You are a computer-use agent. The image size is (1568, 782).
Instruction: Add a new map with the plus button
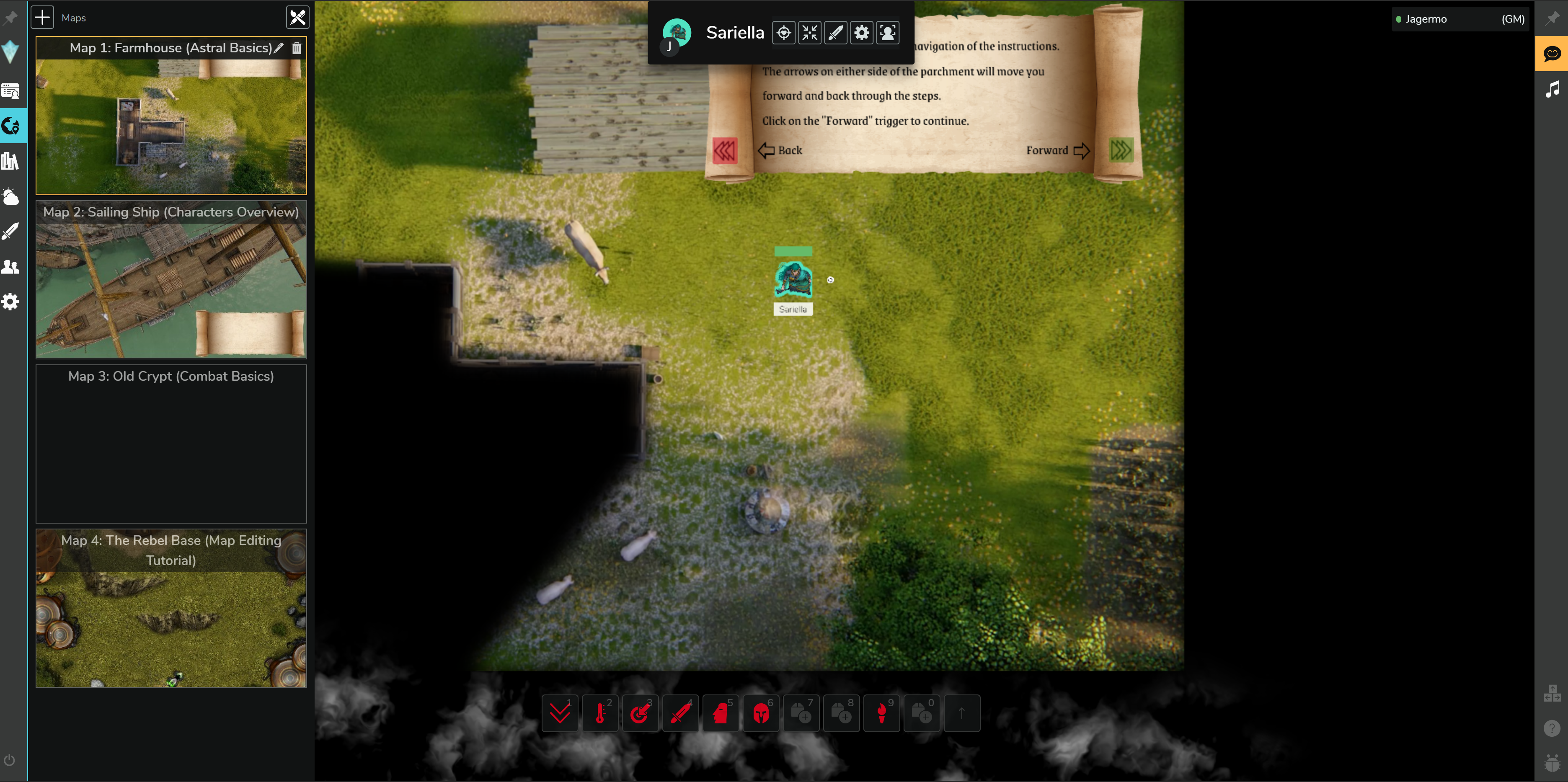point(43,17)
